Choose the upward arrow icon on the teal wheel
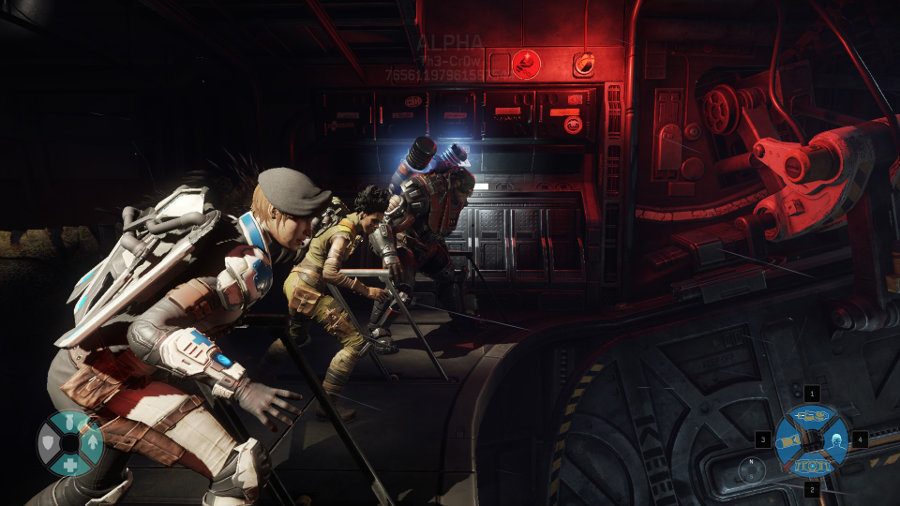The height and width of the screenshot is (506, 900). [x=93, y=441]
